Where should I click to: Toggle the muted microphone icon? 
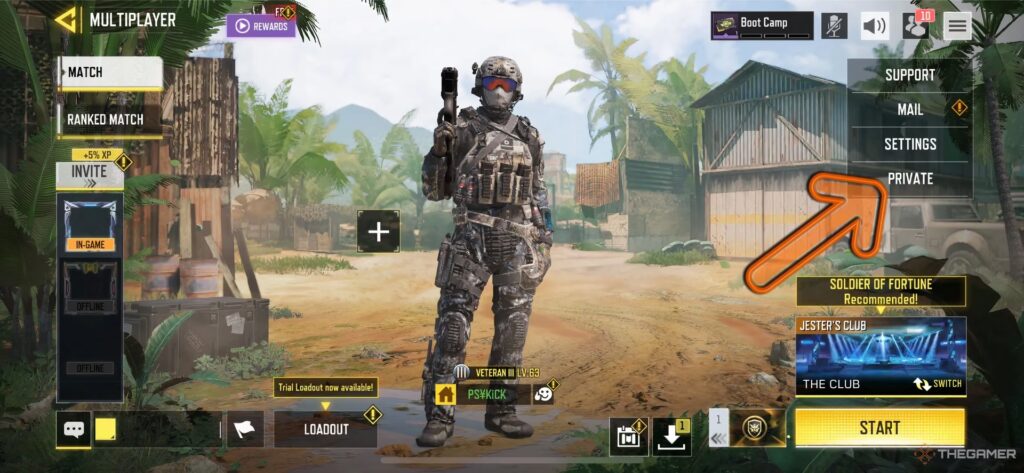tap(834, 26)
